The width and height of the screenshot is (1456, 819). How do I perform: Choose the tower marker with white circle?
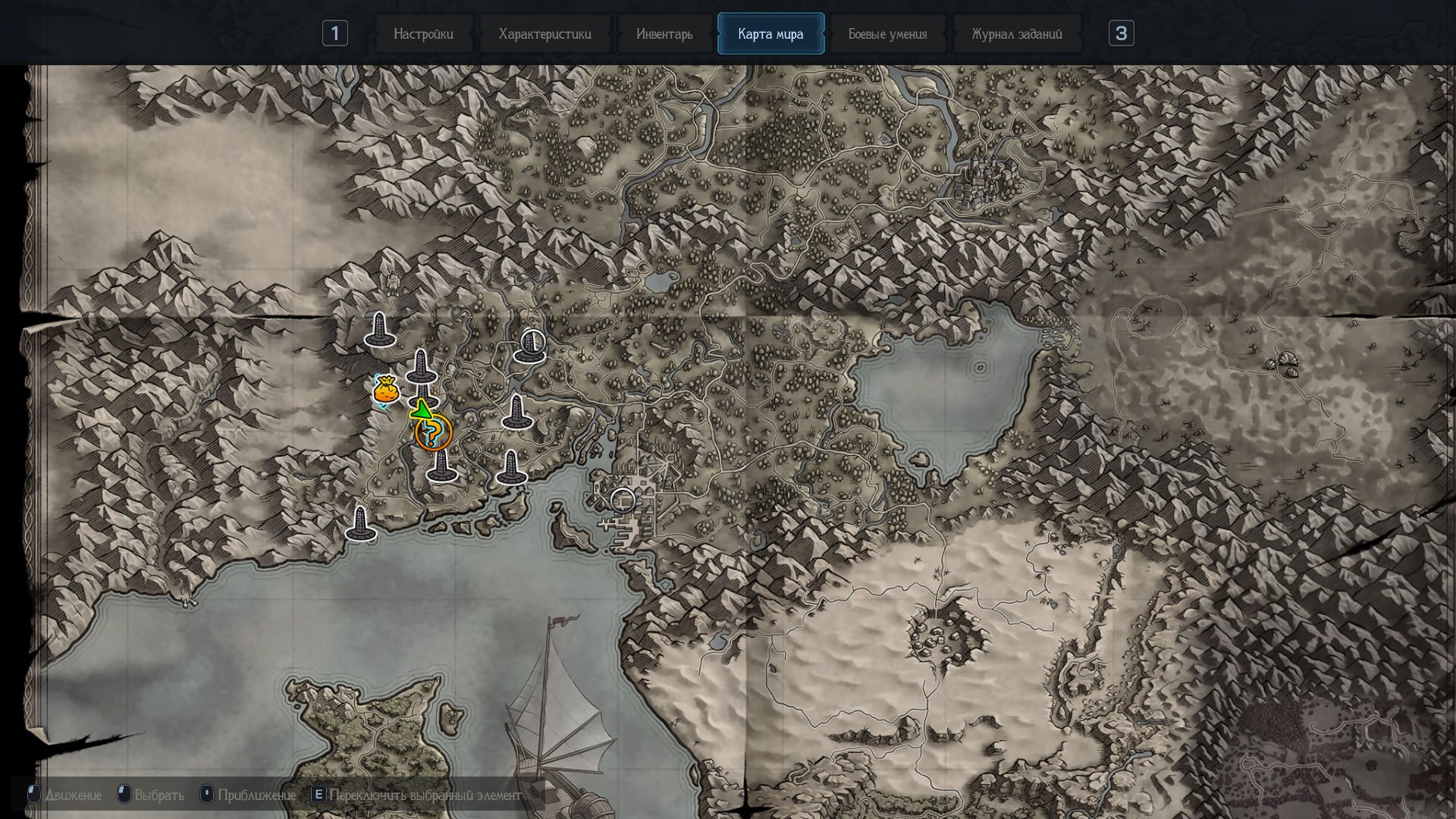click(530, 345)
